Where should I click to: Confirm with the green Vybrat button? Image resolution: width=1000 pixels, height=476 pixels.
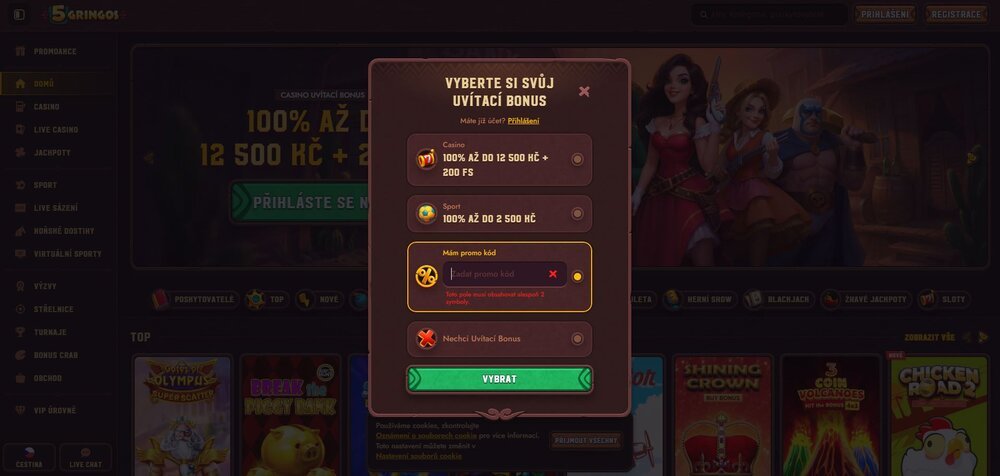pos(499,380)
